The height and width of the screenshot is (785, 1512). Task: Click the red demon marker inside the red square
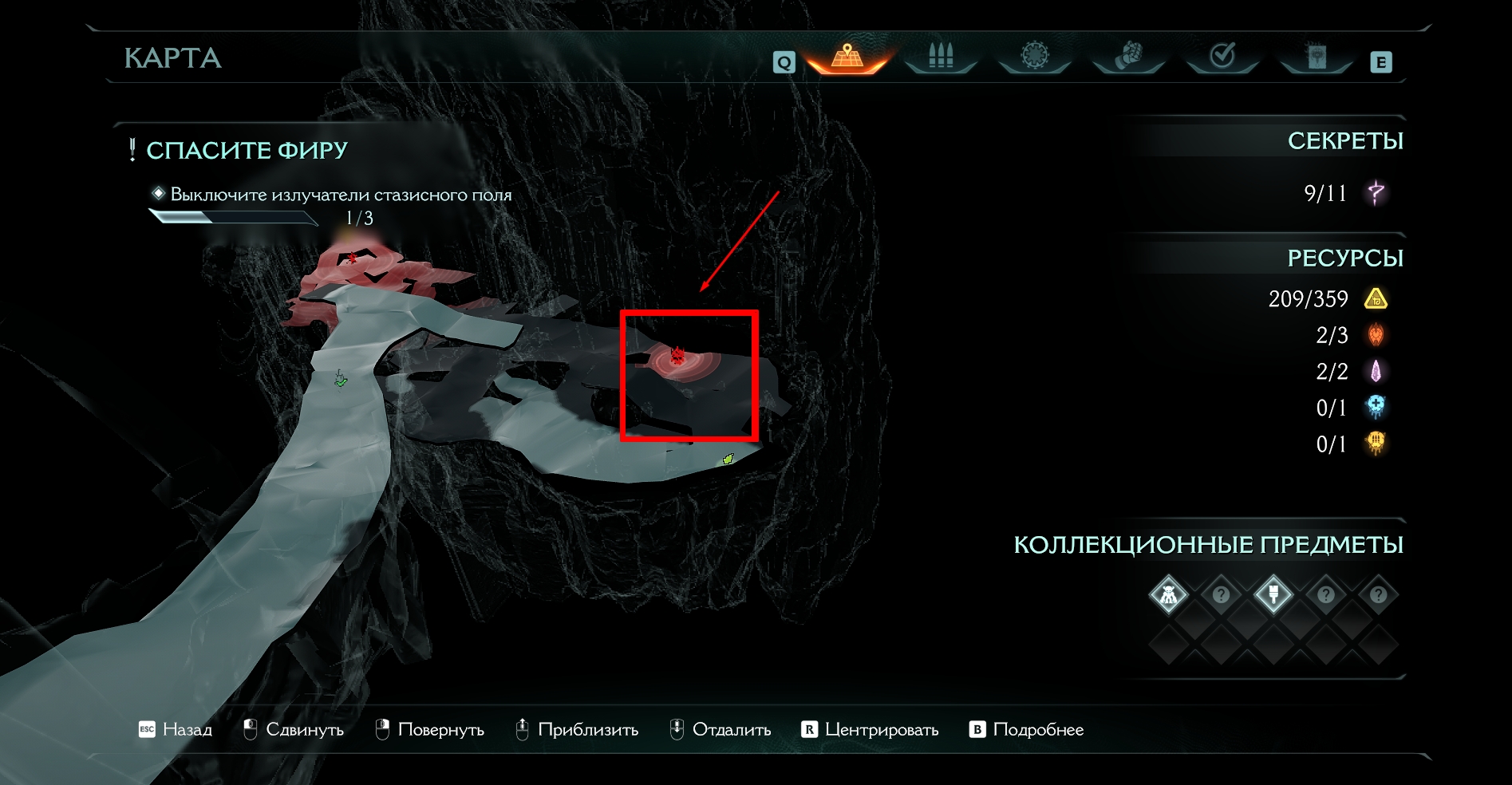(677, 356)
